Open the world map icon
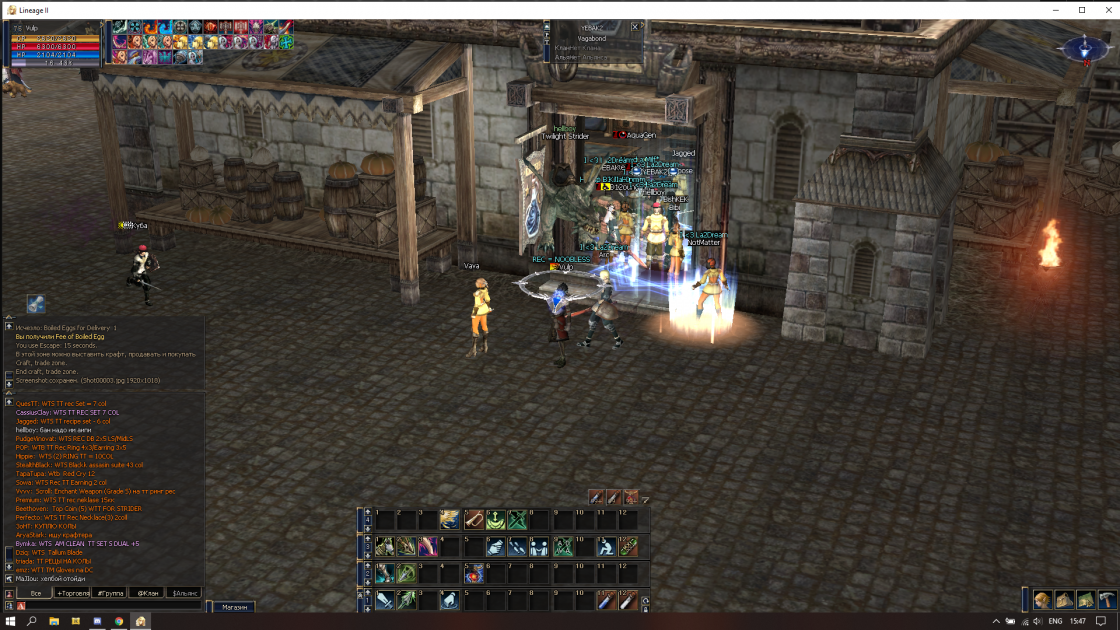1120x630 pixels. point(1086,599)
